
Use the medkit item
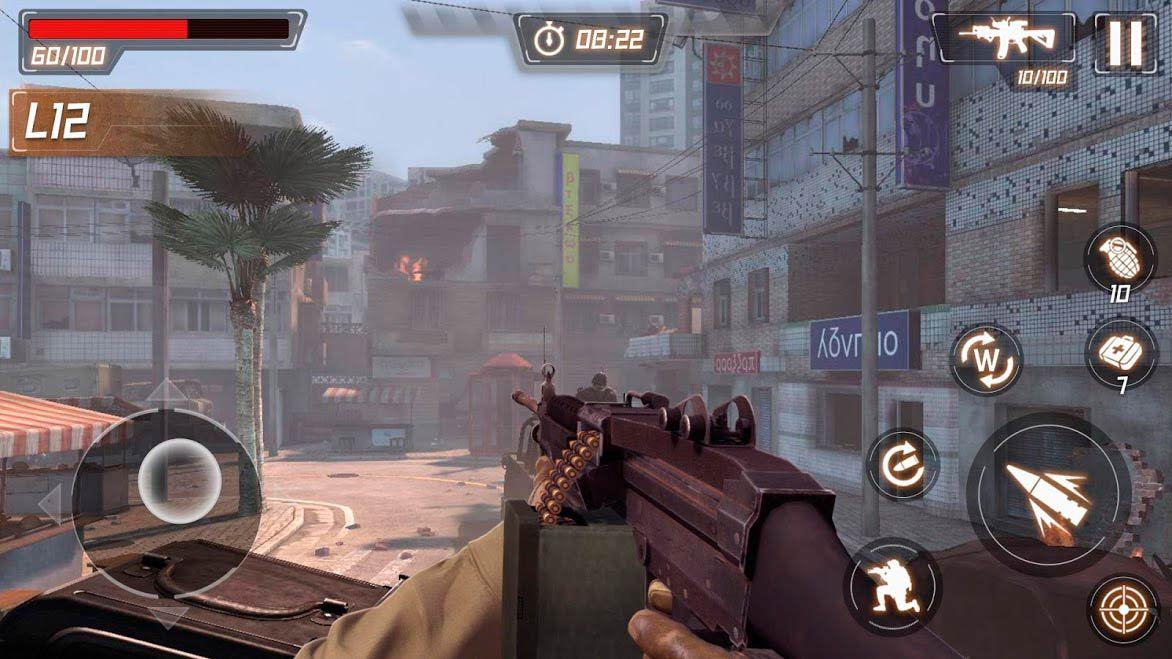coord(1121,352)
